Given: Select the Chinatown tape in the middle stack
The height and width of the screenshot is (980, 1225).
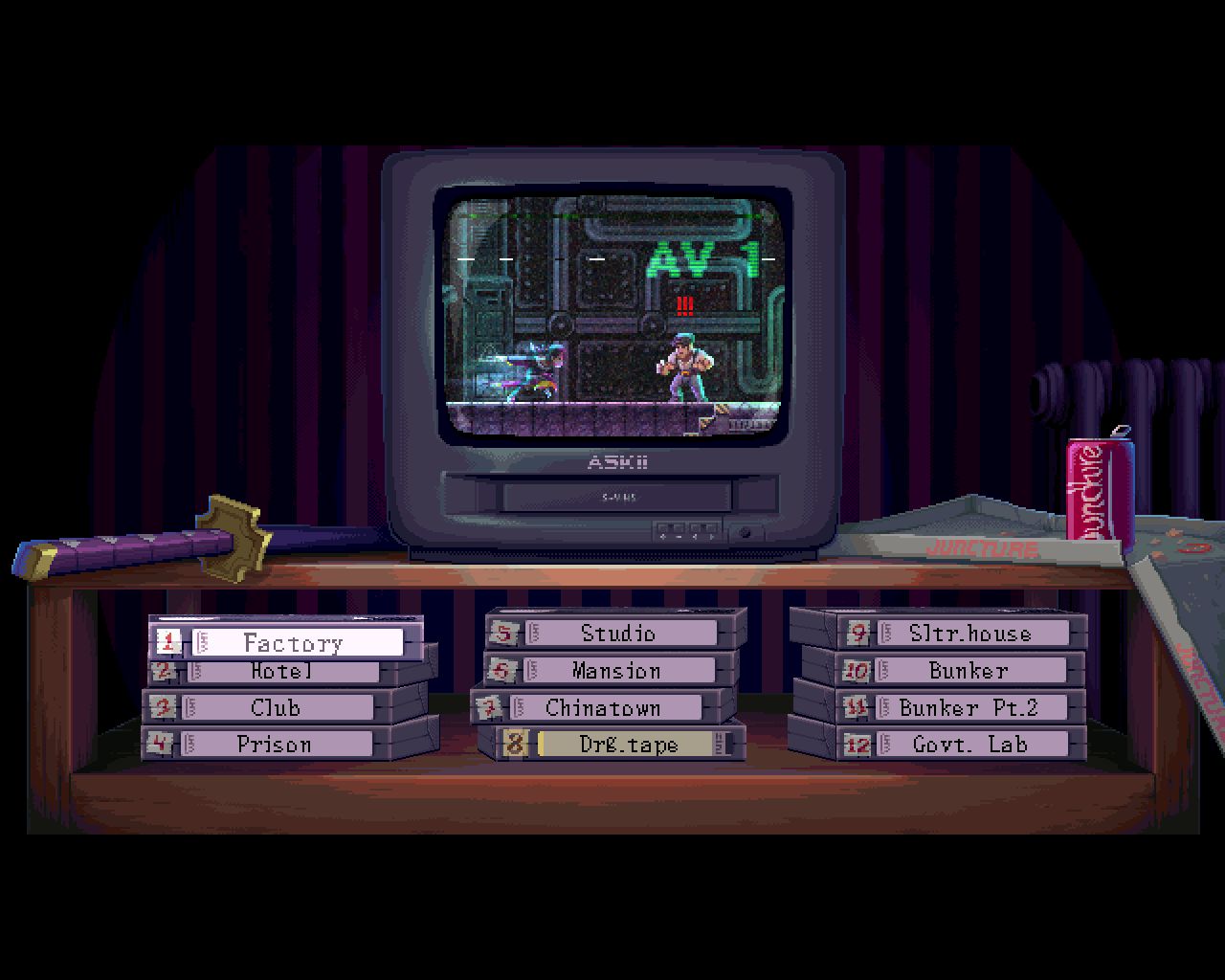Looking at the screenshot, I should tap(603, 707).
